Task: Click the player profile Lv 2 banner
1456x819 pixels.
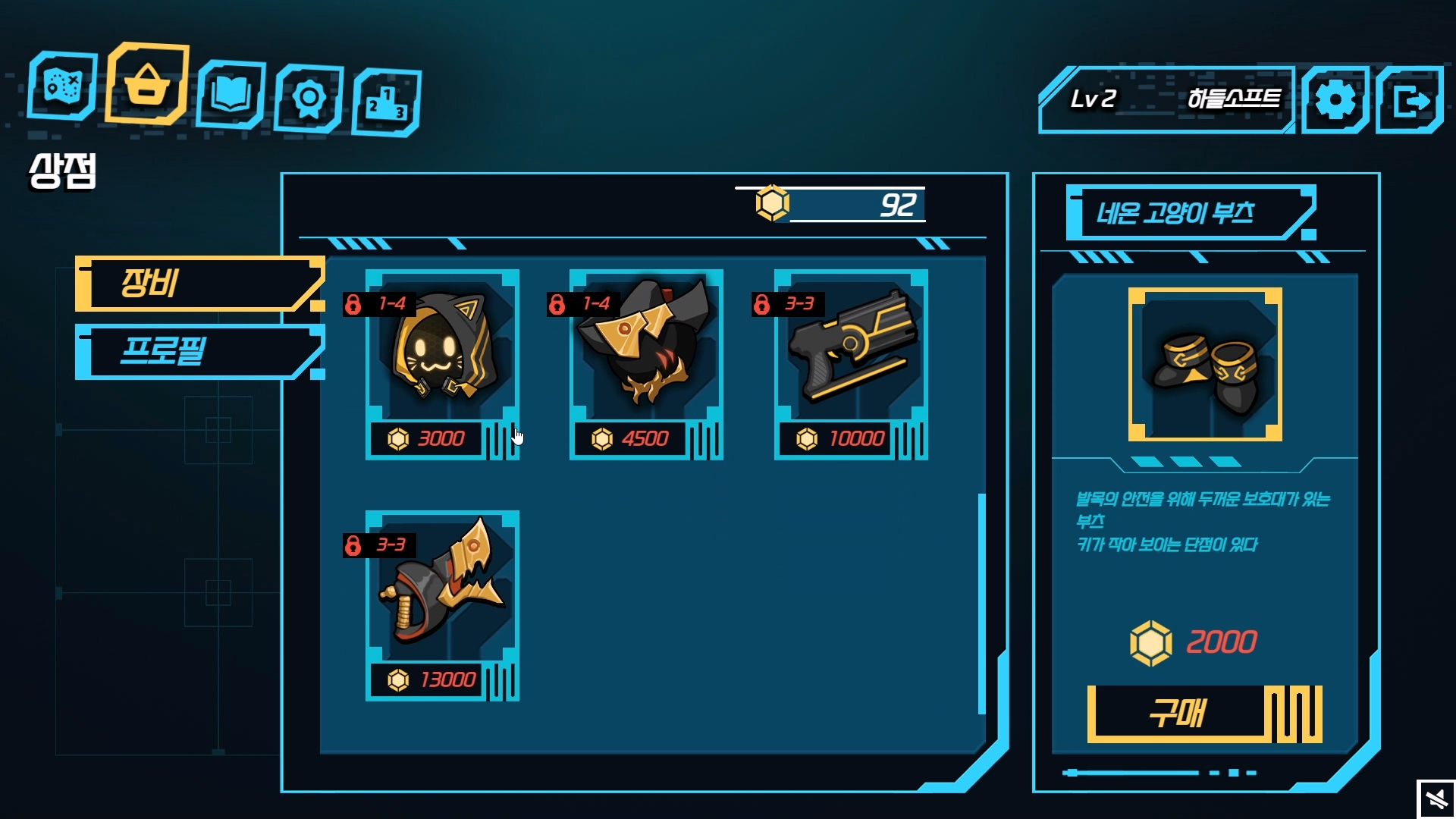Action: click(1166, 100)
